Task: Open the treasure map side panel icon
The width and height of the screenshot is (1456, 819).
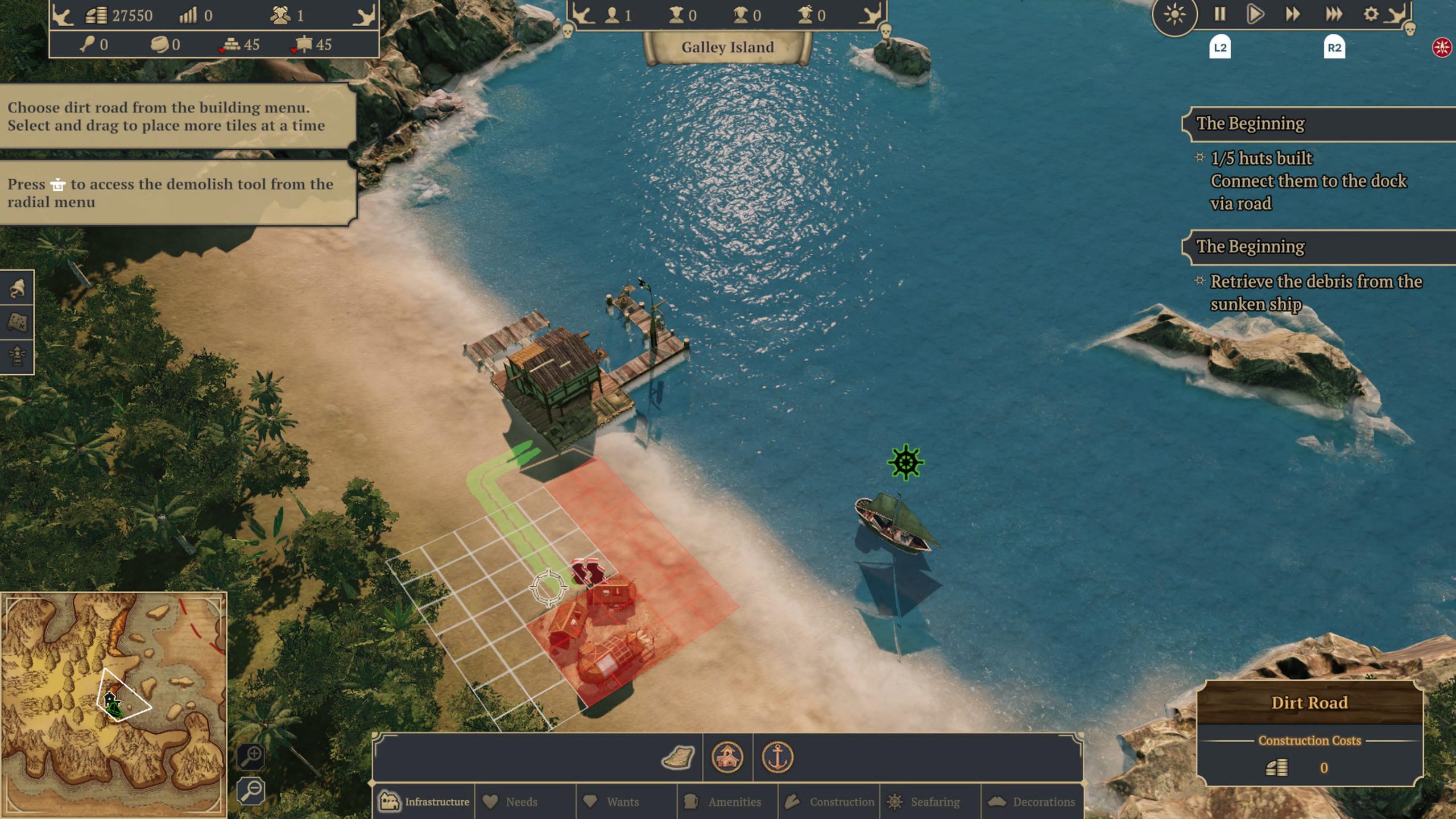Action: pyautogui.click(x=17, y=322)
